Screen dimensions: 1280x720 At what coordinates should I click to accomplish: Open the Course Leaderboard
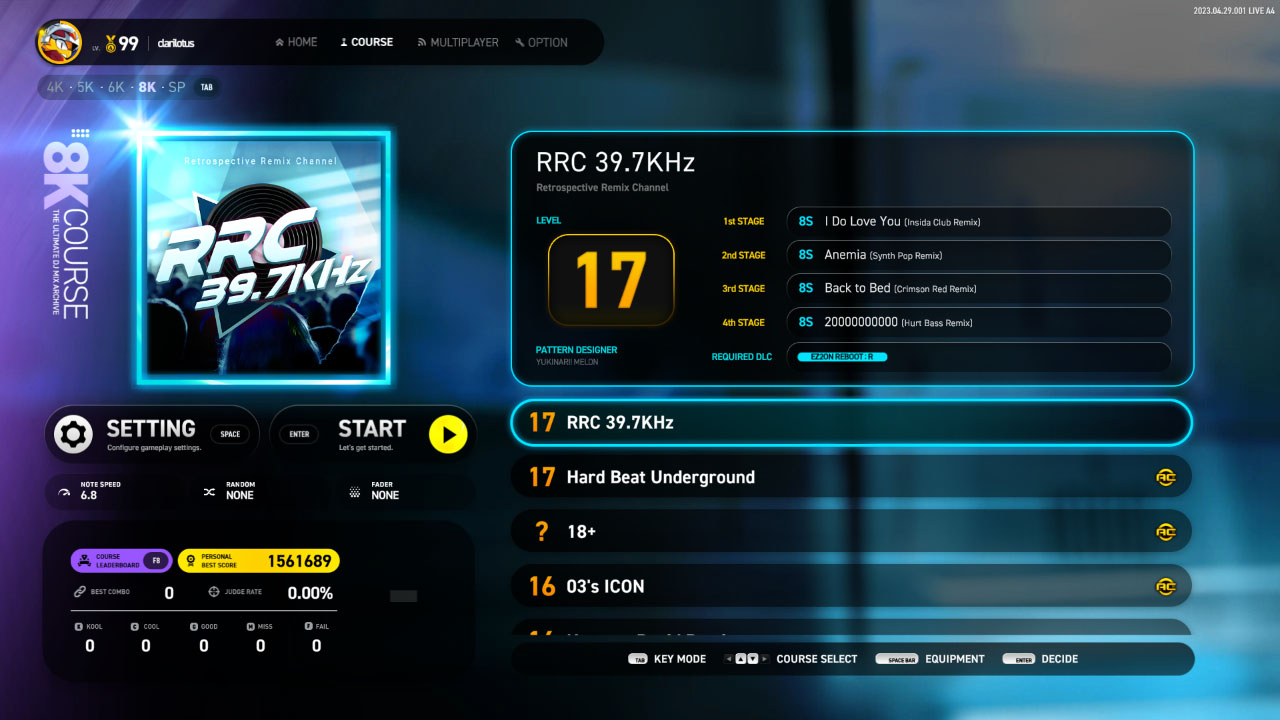[121, 561]
